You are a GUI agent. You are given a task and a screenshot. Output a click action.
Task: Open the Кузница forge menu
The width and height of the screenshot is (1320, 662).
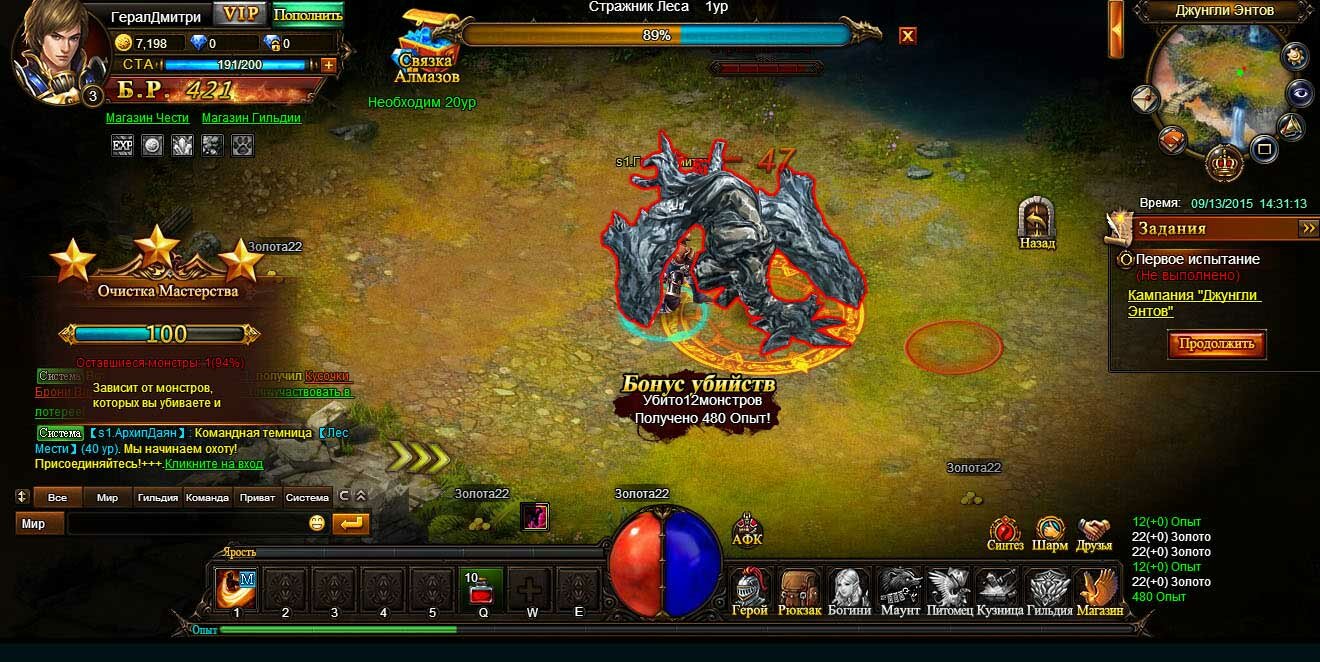998,590
